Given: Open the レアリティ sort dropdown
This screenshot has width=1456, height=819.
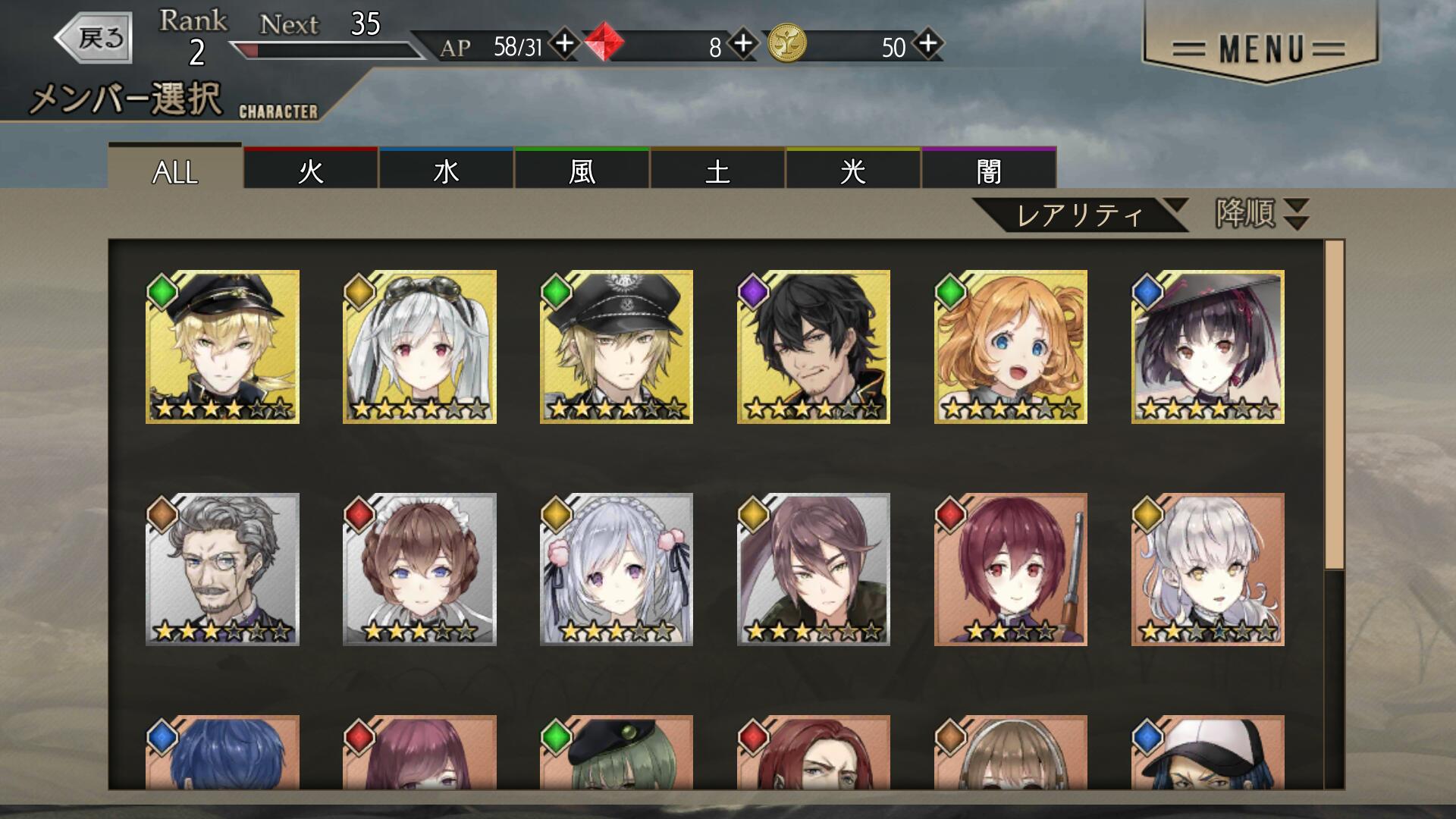Looking at the screenshot, I should click(1080, 215).
